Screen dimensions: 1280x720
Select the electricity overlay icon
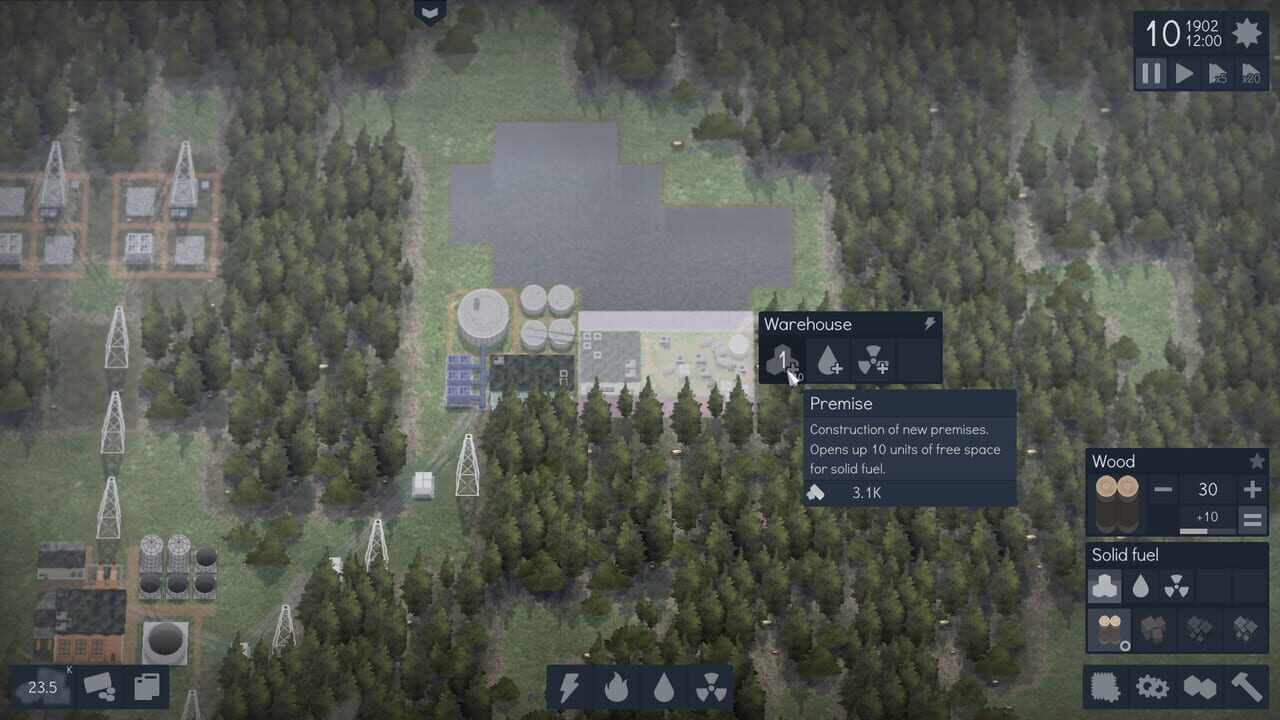[570, 688]
